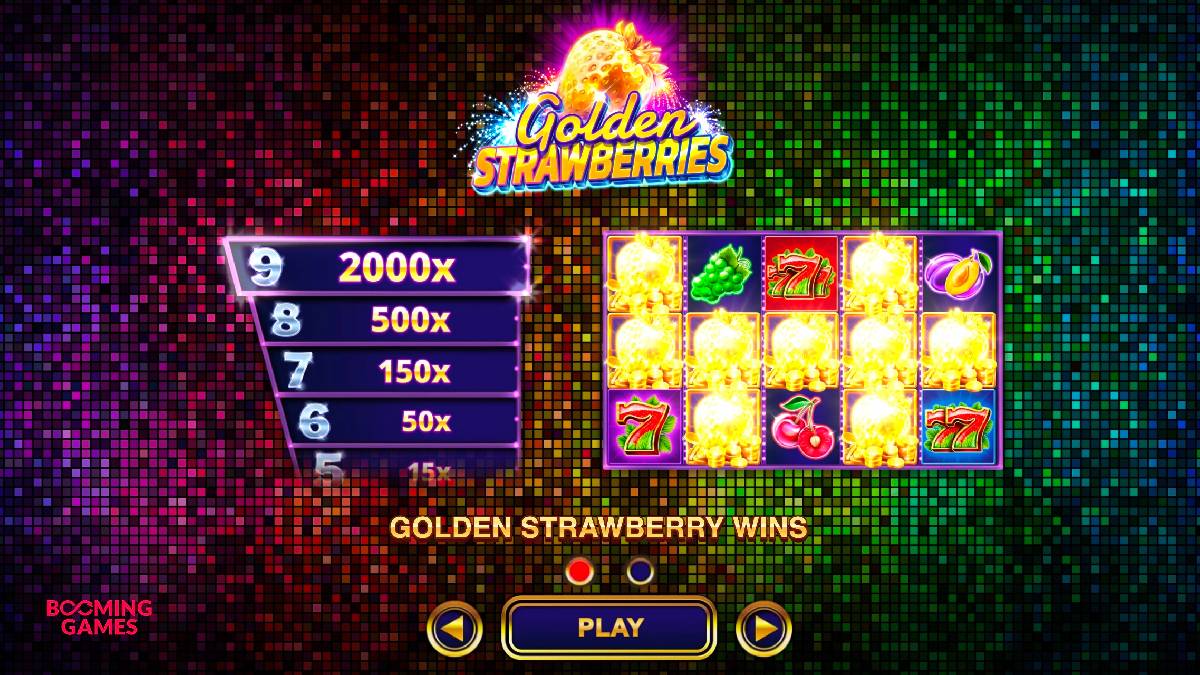The image size is (1200, 675).
Task: Go to the previous info slide arrow
Action: [454, 628]
